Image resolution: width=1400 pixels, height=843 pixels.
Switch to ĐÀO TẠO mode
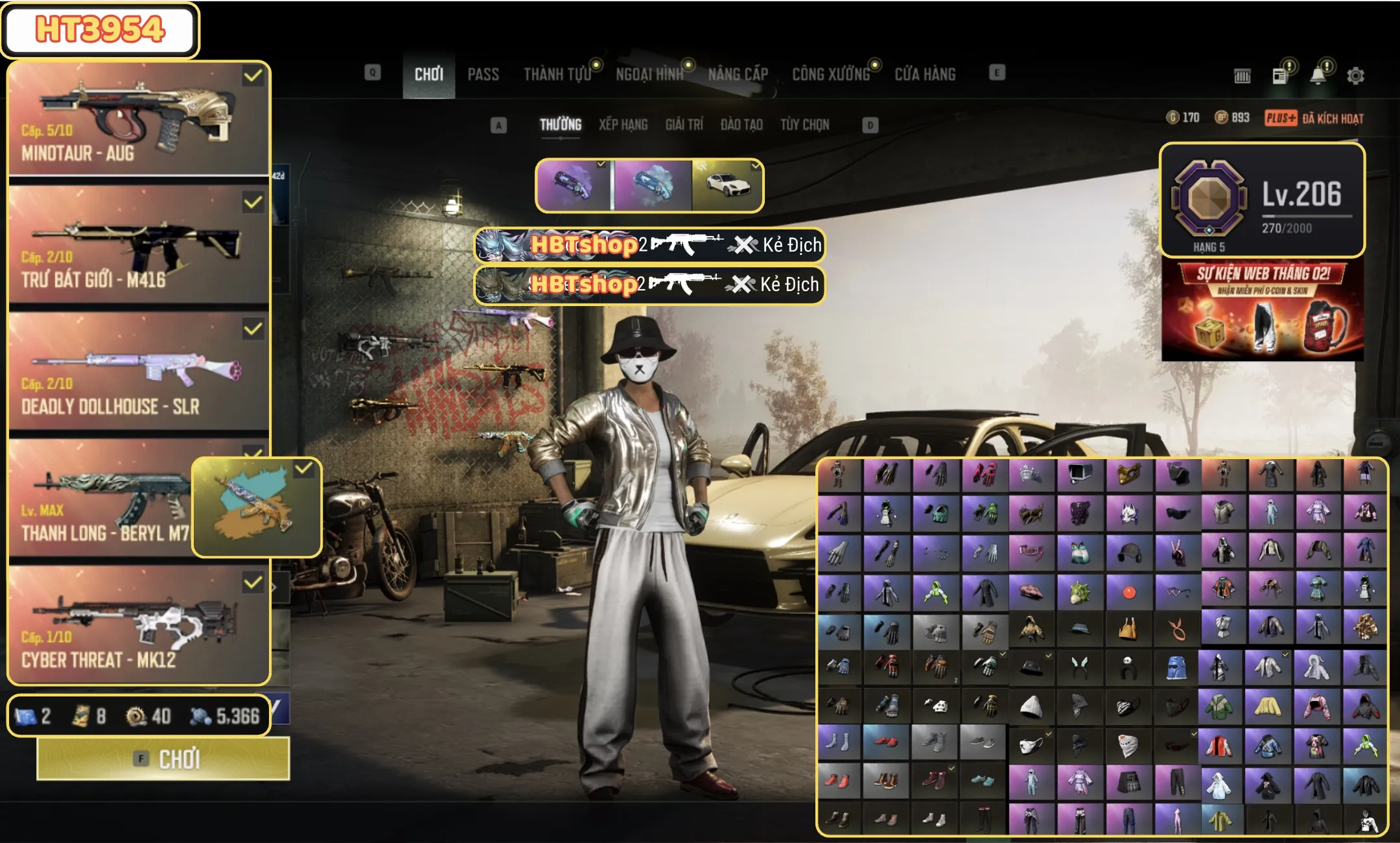pos(741,125)
